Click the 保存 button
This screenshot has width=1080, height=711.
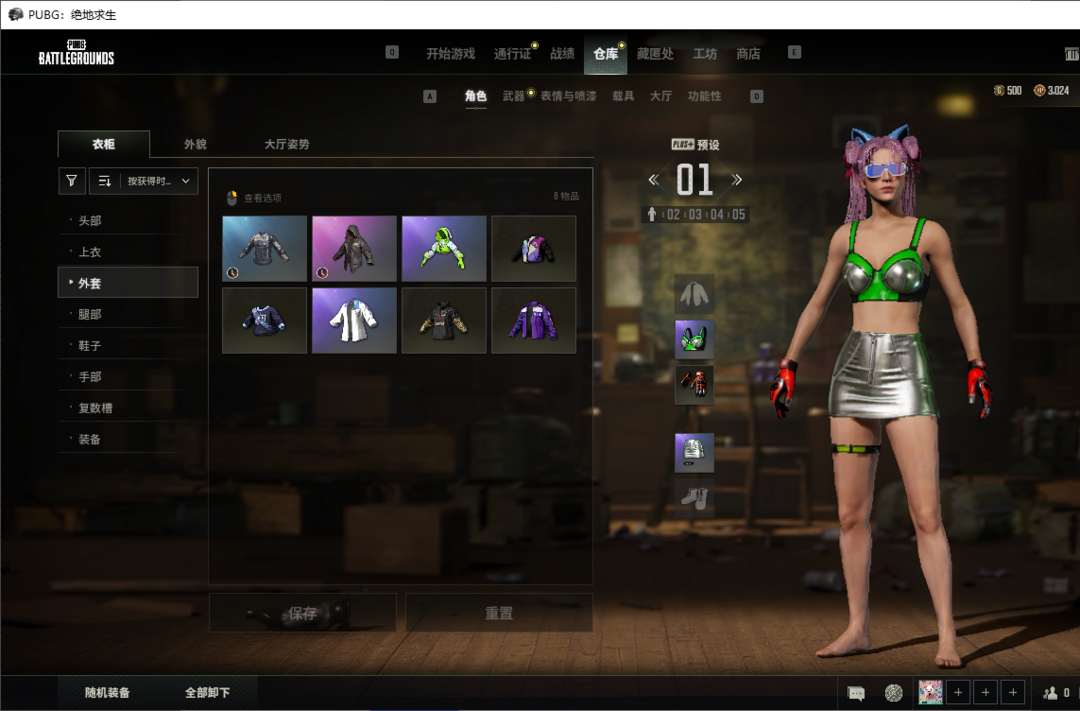(x=302, y=613)
